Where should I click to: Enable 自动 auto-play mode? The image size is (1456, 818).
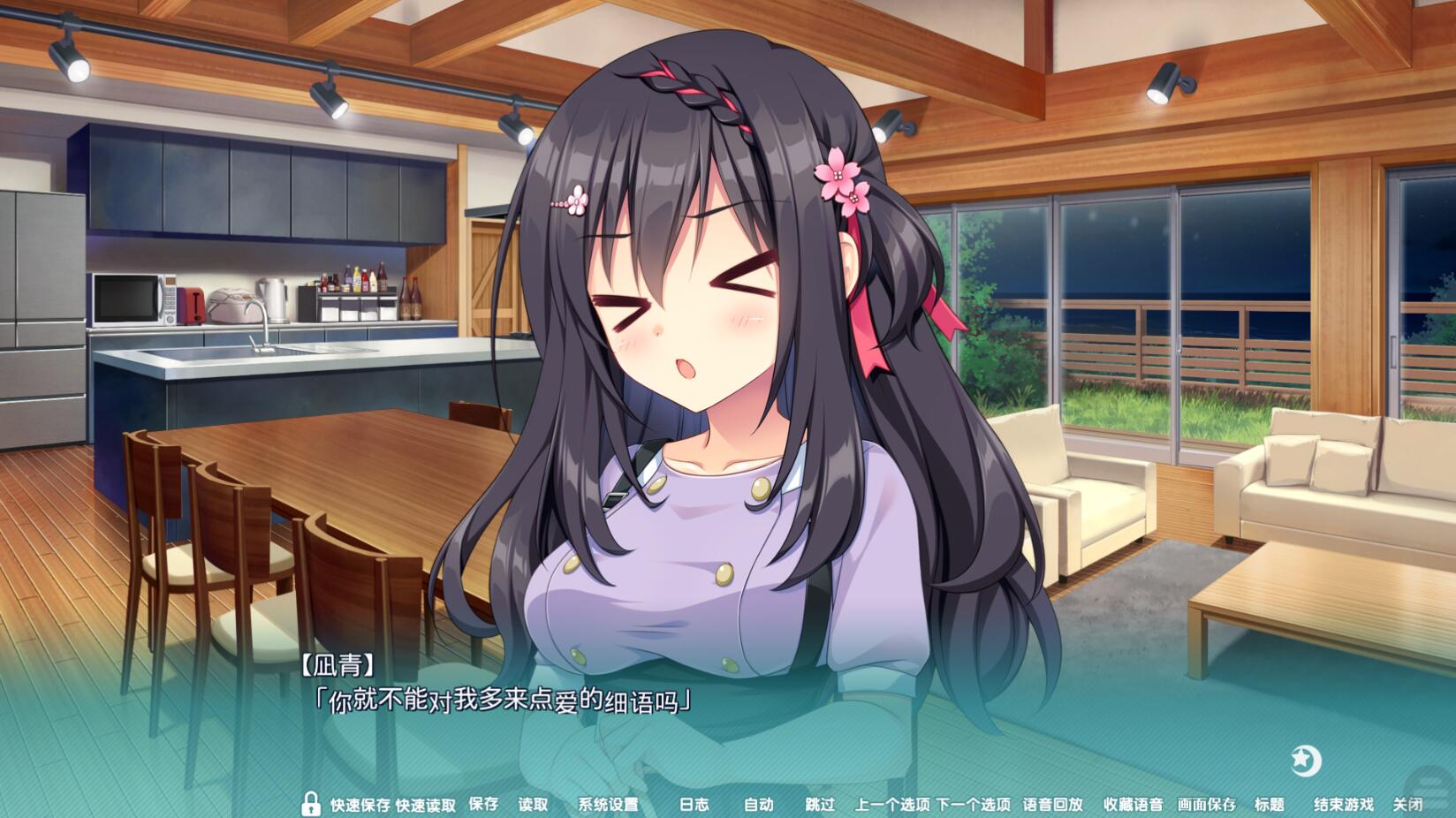pos(758,804)
